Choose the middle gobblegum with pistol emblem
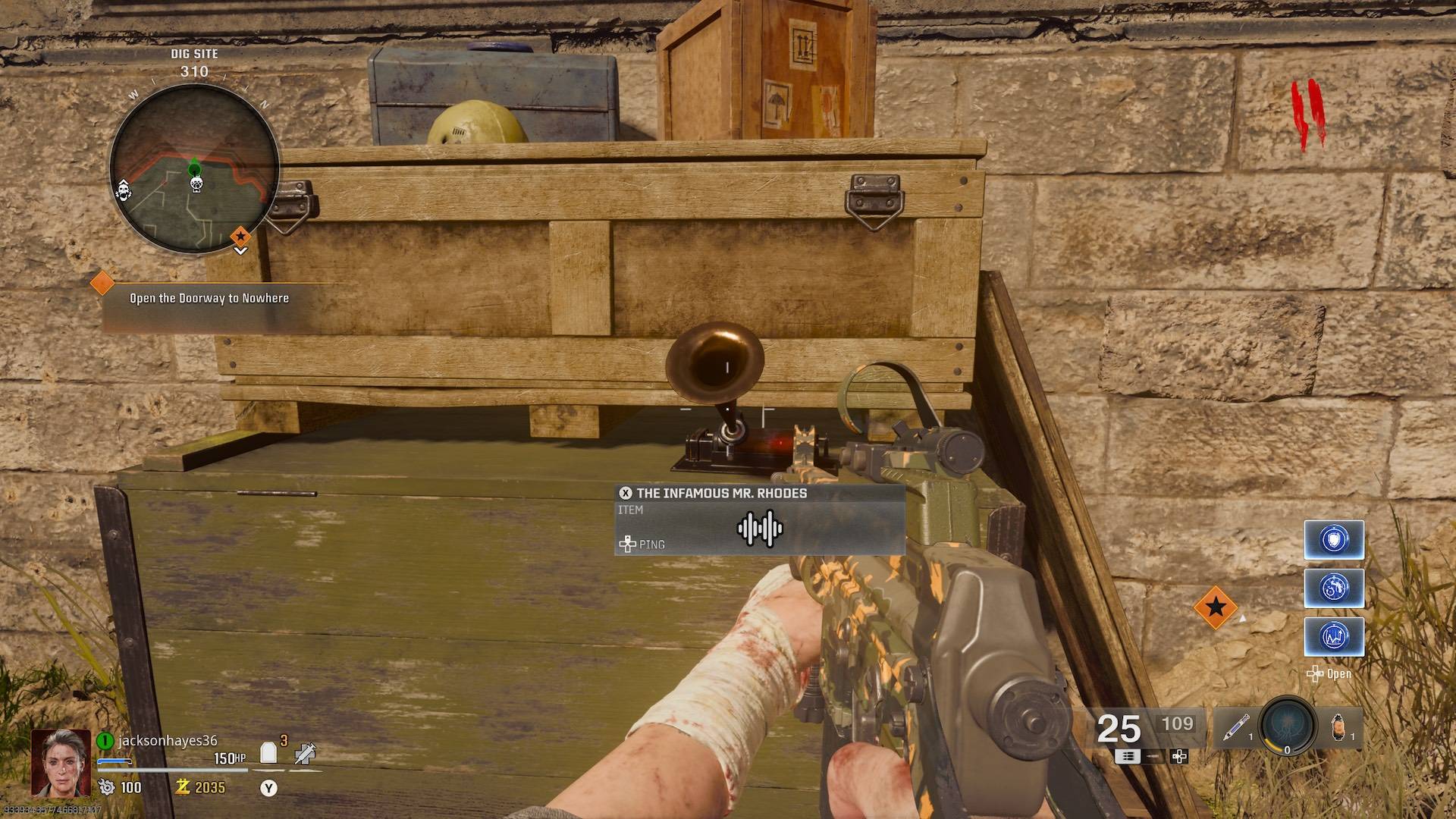Screen dimensions: 1456x819 tap(1333, 588)
